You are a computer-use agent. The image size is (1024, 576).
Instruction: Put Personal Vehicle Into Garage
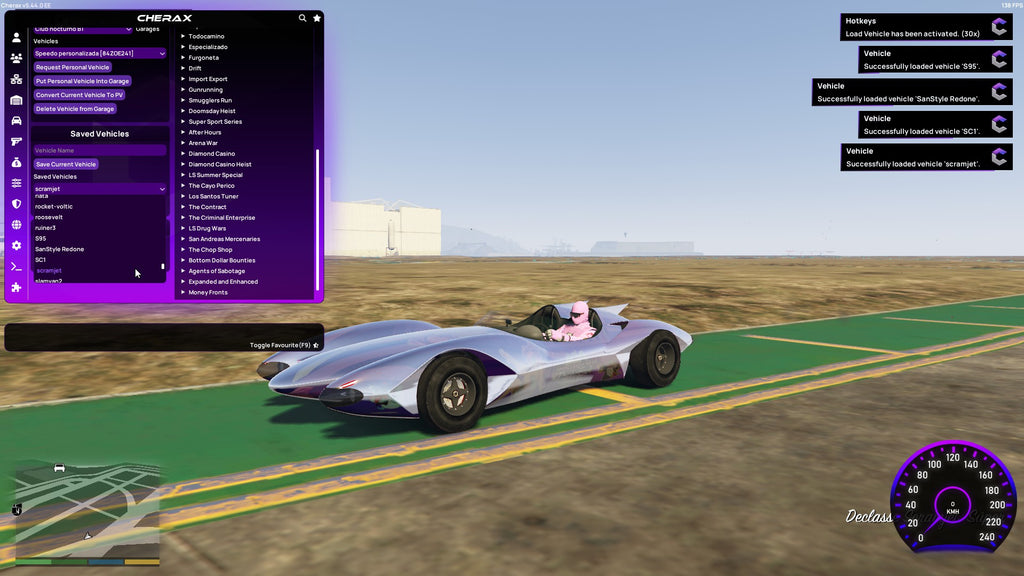coord(82,81)
